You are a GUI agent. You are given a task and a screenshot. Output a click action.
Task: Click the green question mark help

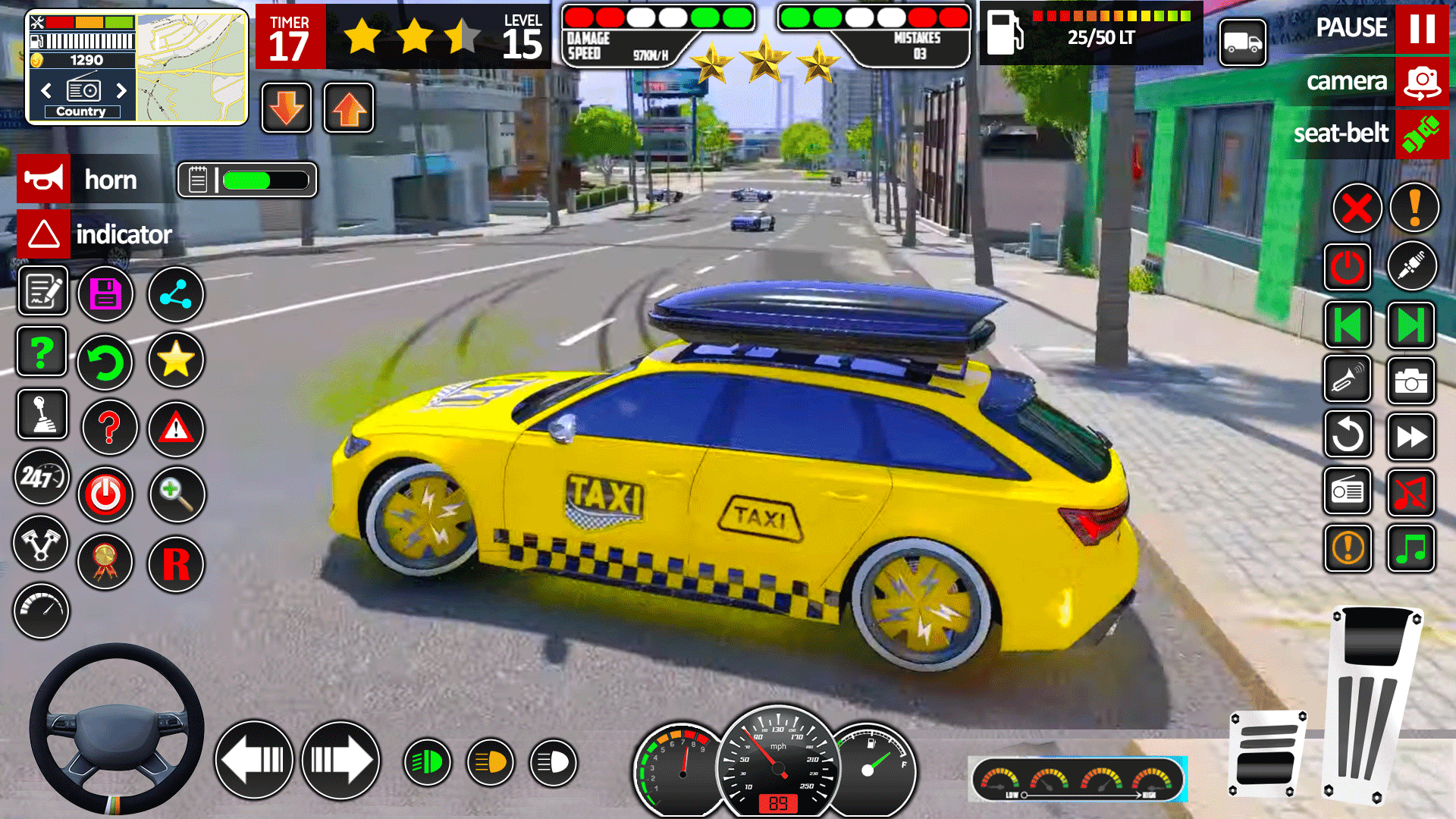coord(42,352)
